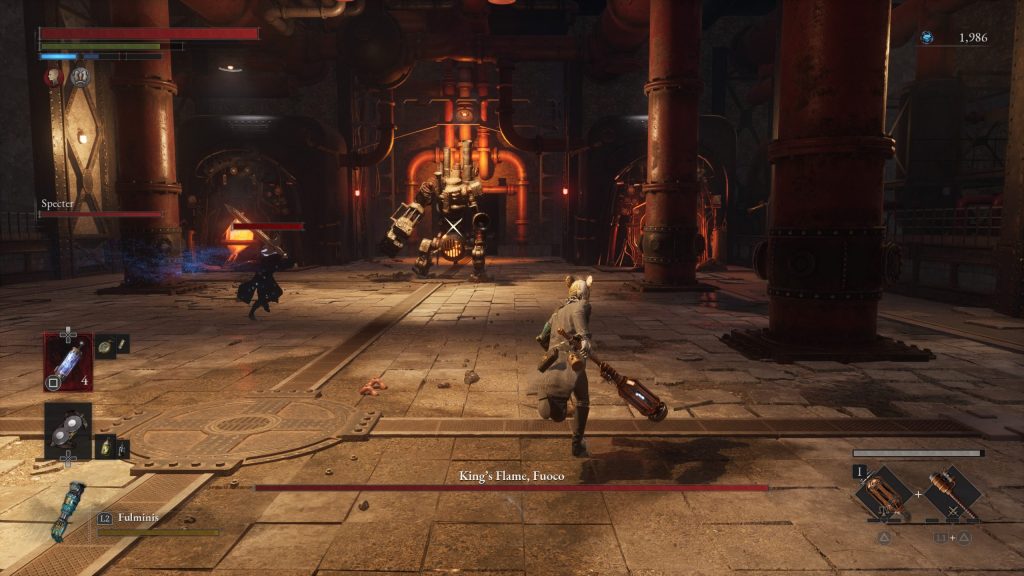Select the lower belt grinder item slot
This screenshot has width=1024, height=576.
pos(68,430)
